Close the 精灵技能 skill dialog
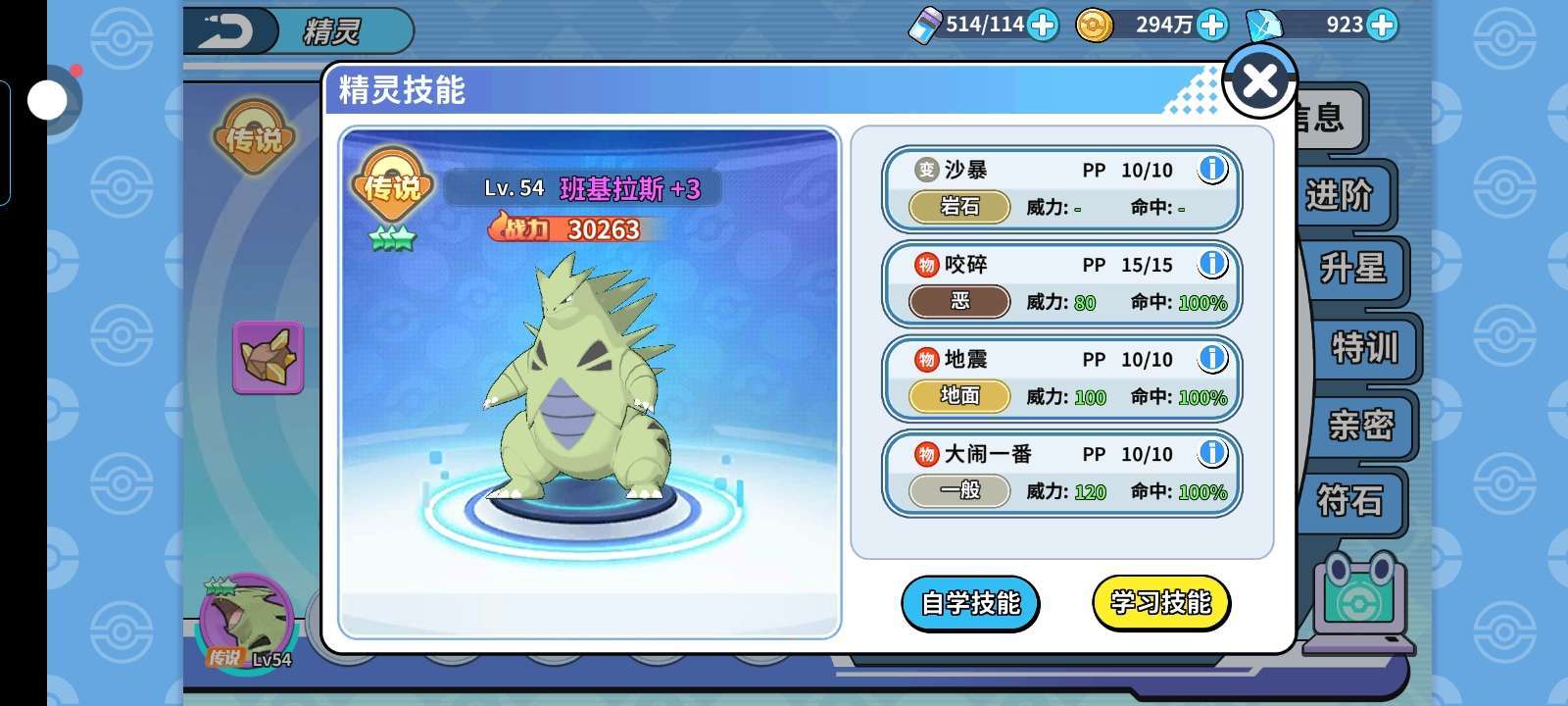The image size is (1568, 706). click(1259, 80)
